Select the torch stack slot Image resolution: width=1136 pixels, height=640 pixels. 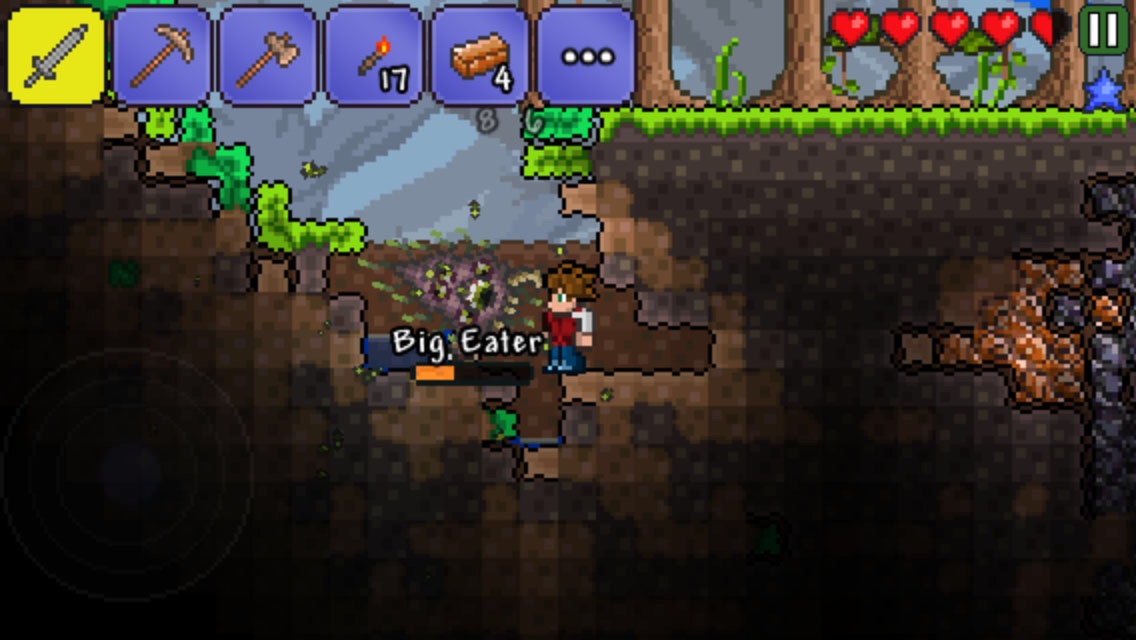pos(374,56)
